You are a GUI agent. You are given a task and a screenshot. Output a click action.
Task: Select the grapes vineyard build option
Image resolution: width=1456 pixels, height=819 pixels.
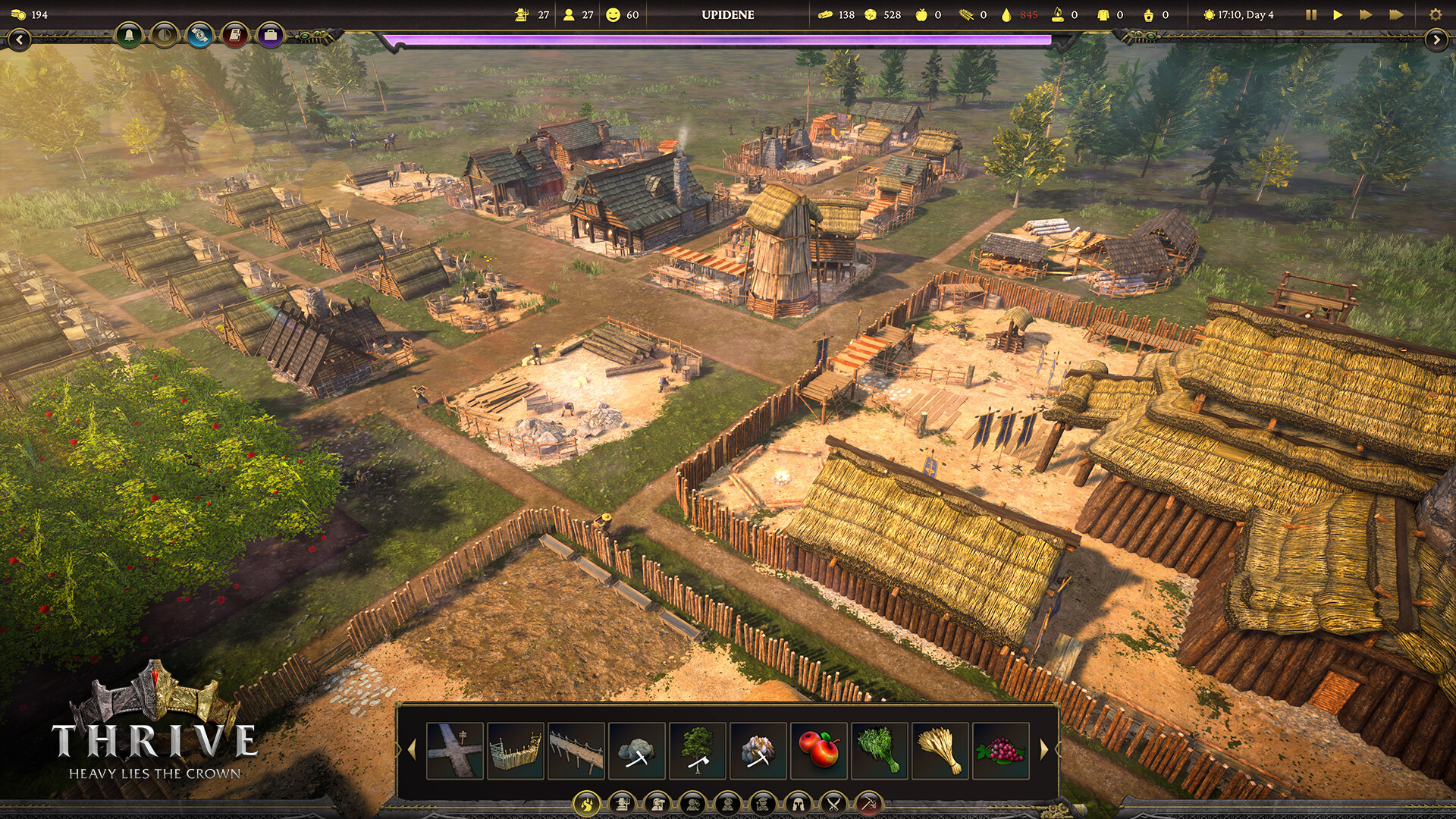click(x=1001, y=751)
